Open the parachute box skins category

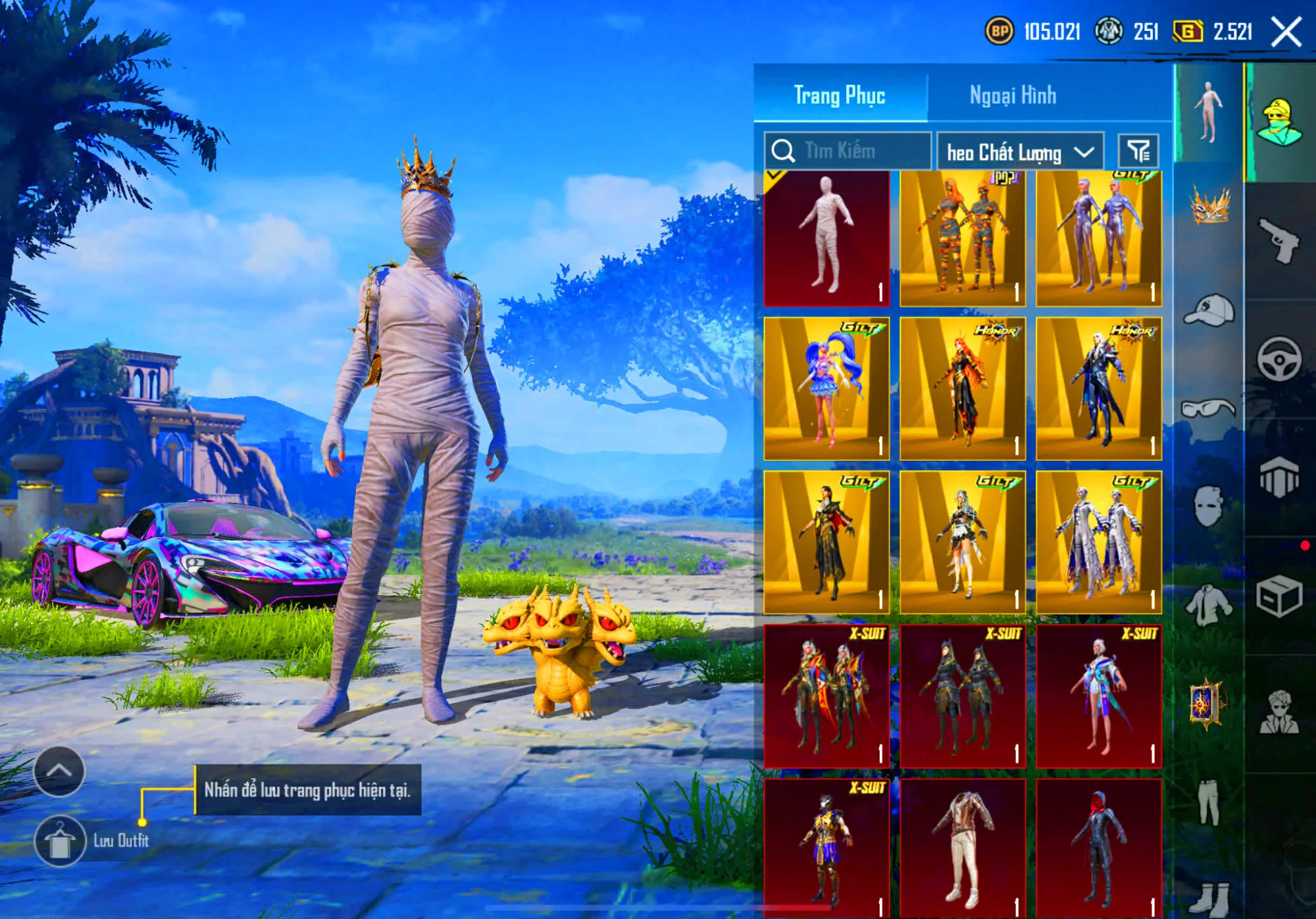click(1280, 592)
